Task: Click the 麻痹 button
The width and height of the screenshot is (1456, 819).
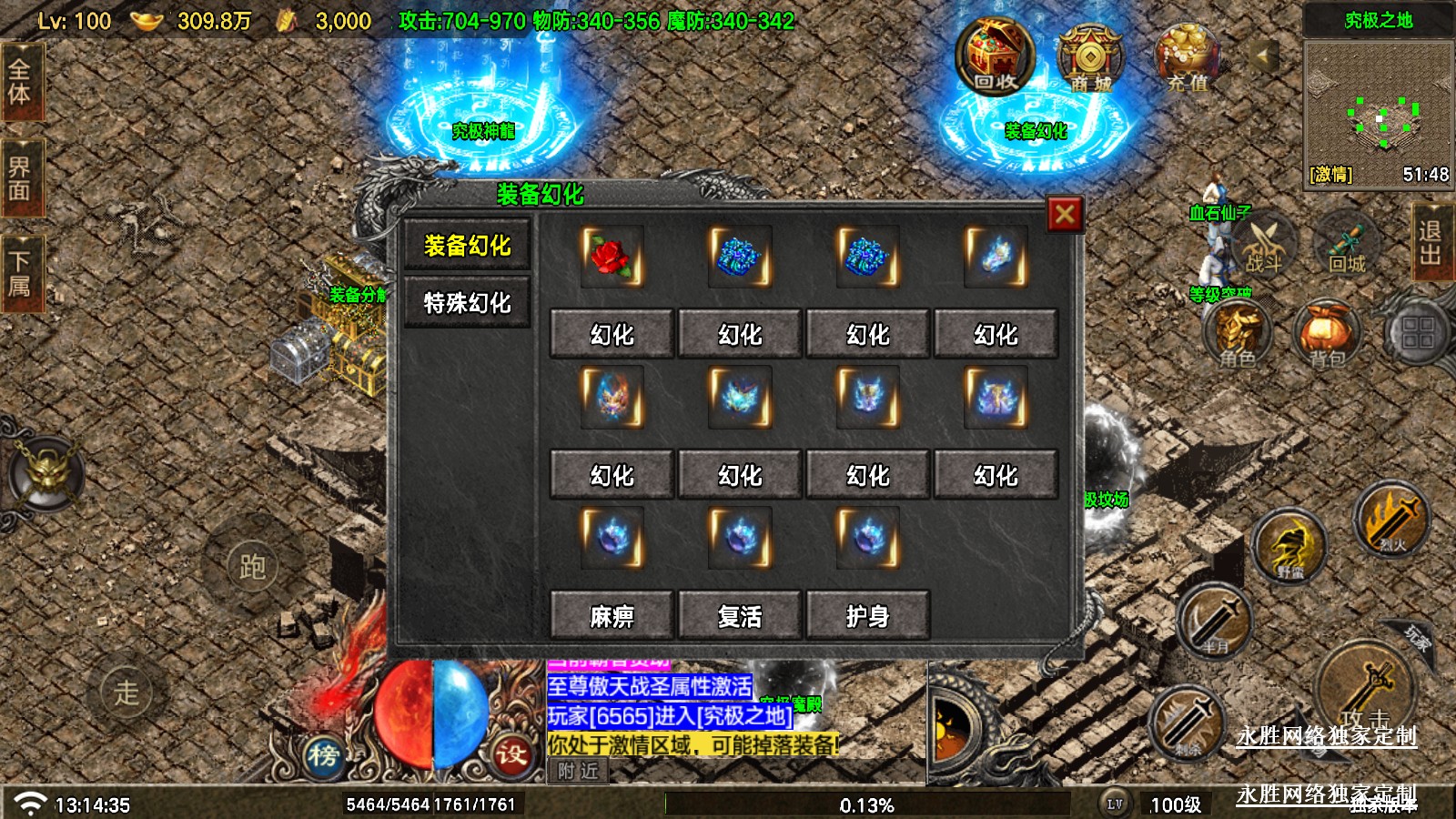Action: click(x=612, y=616)
